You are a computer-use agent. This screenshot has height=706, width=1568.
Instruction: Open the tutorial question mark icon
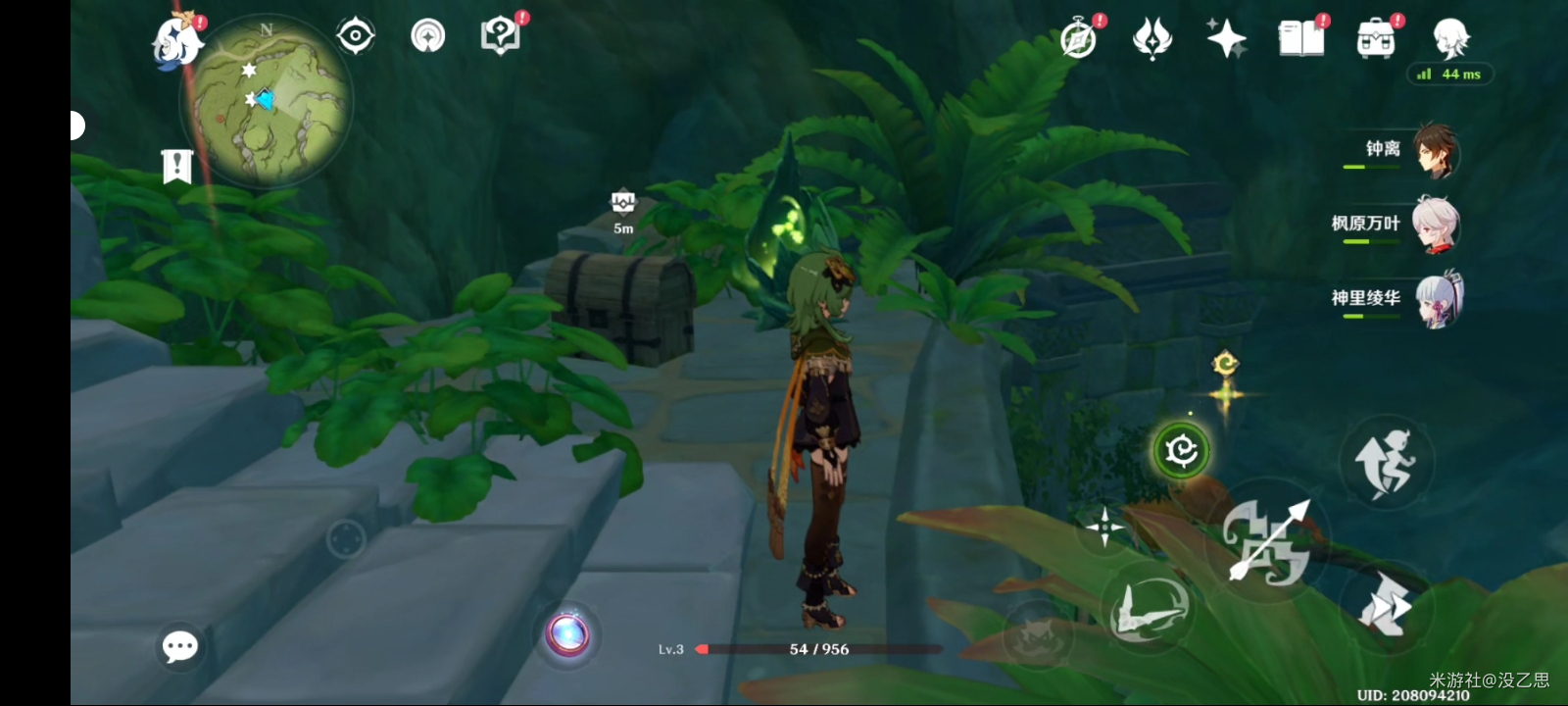(501, 36)
